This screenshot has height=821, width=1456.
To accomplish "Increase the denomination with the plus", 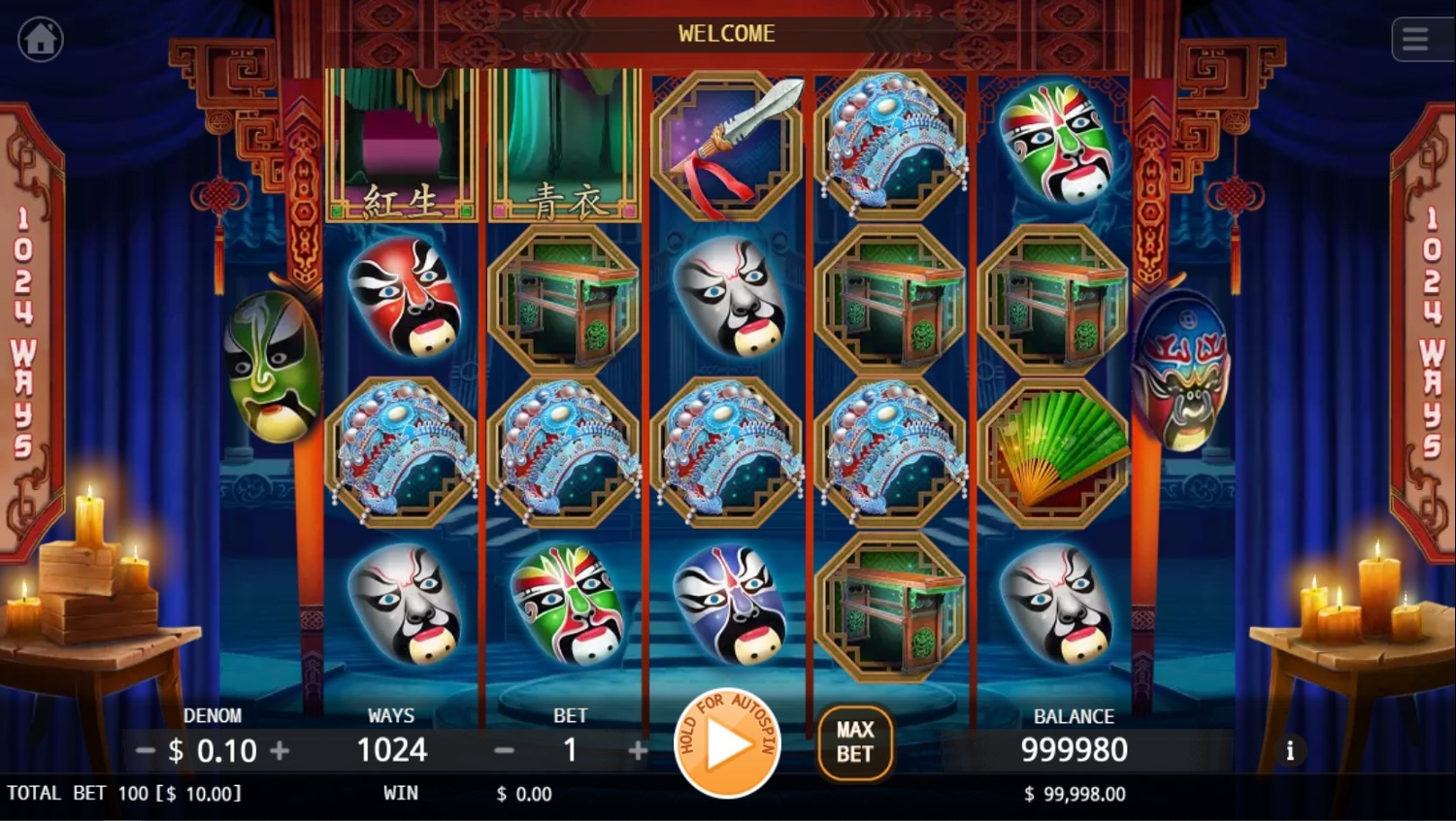I will (280, 750).
